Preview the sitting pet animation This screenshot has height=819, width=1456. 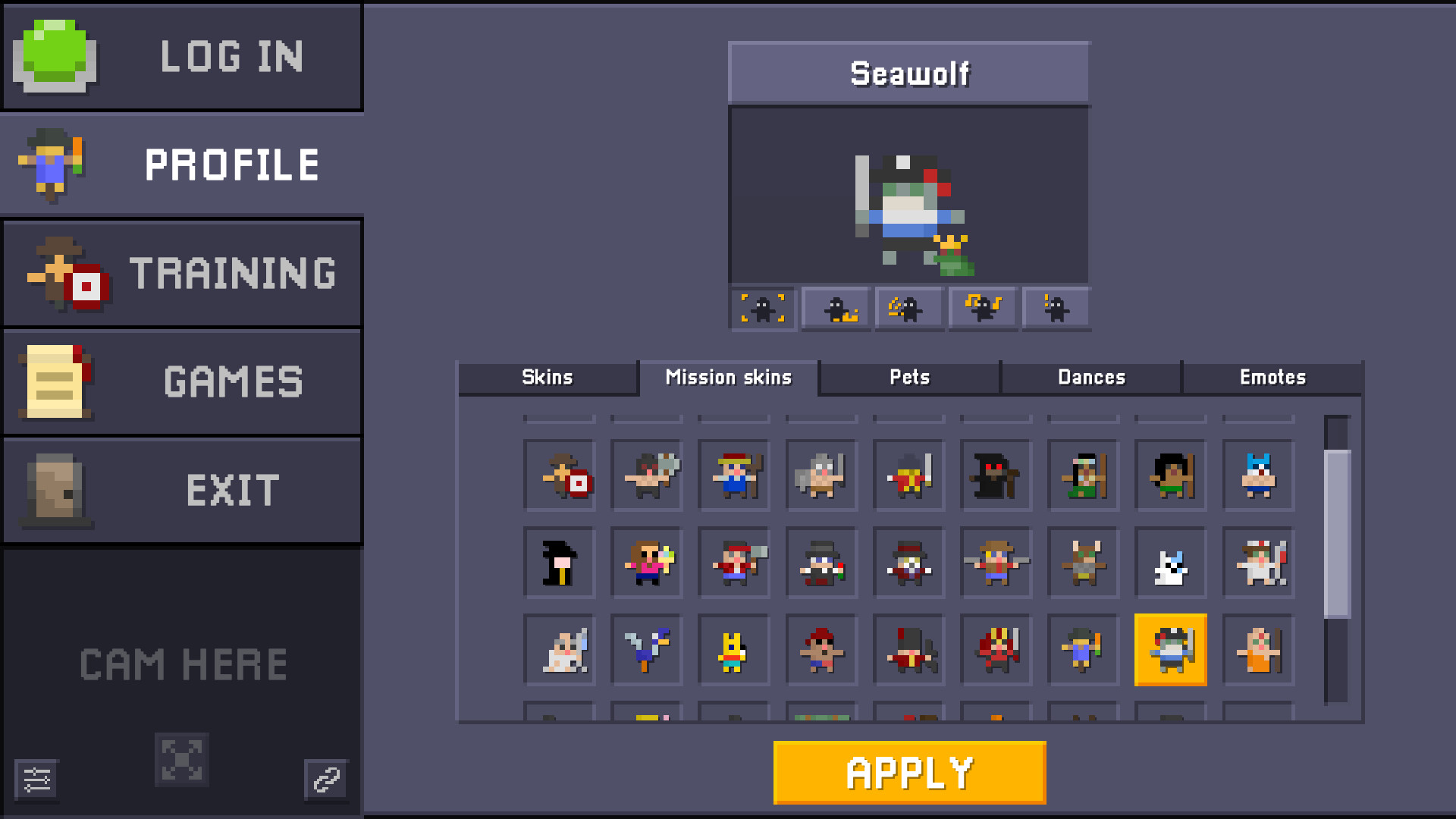[835, 308]
